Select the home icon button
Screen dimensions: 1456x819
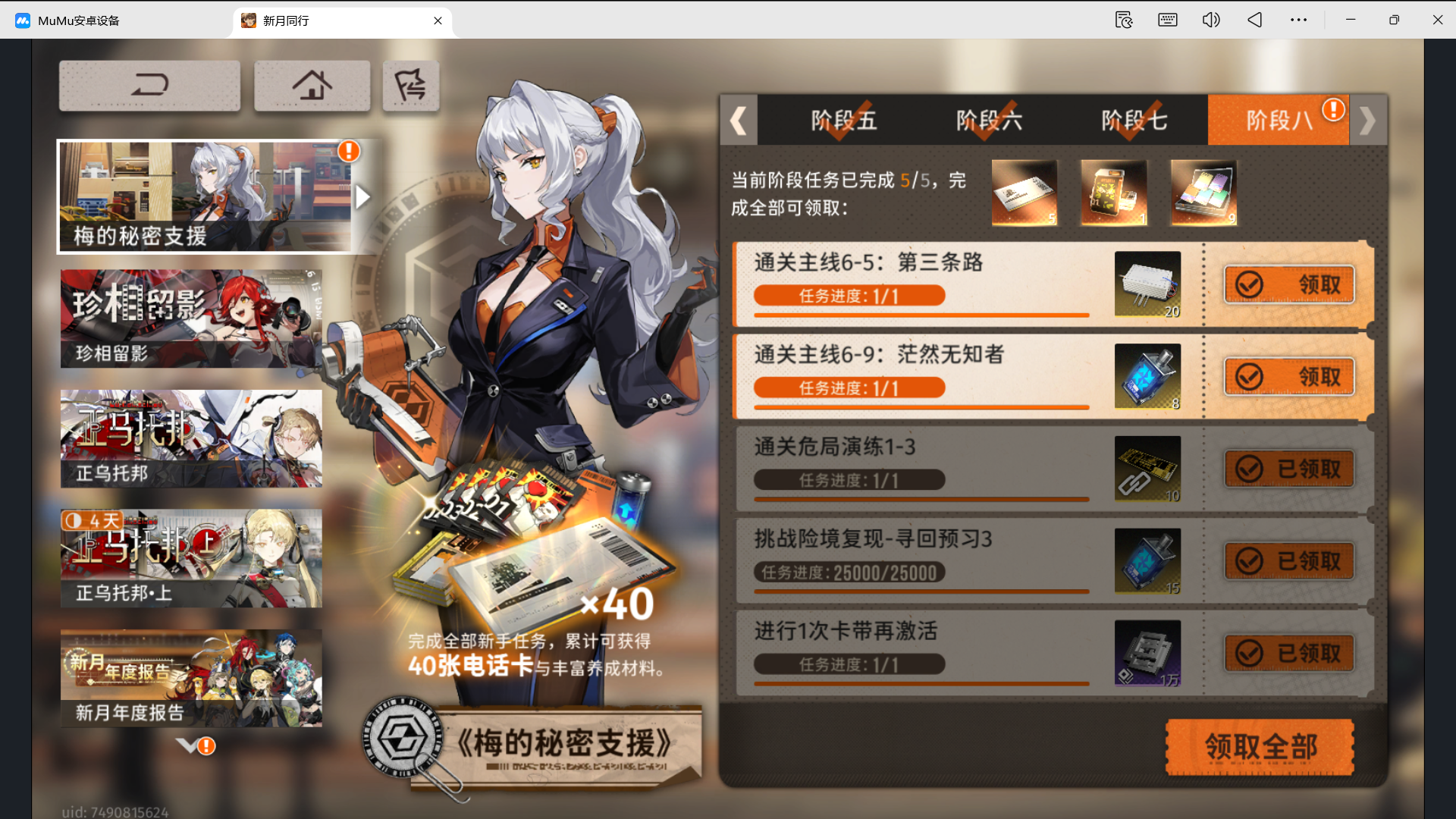click(312, 85)
